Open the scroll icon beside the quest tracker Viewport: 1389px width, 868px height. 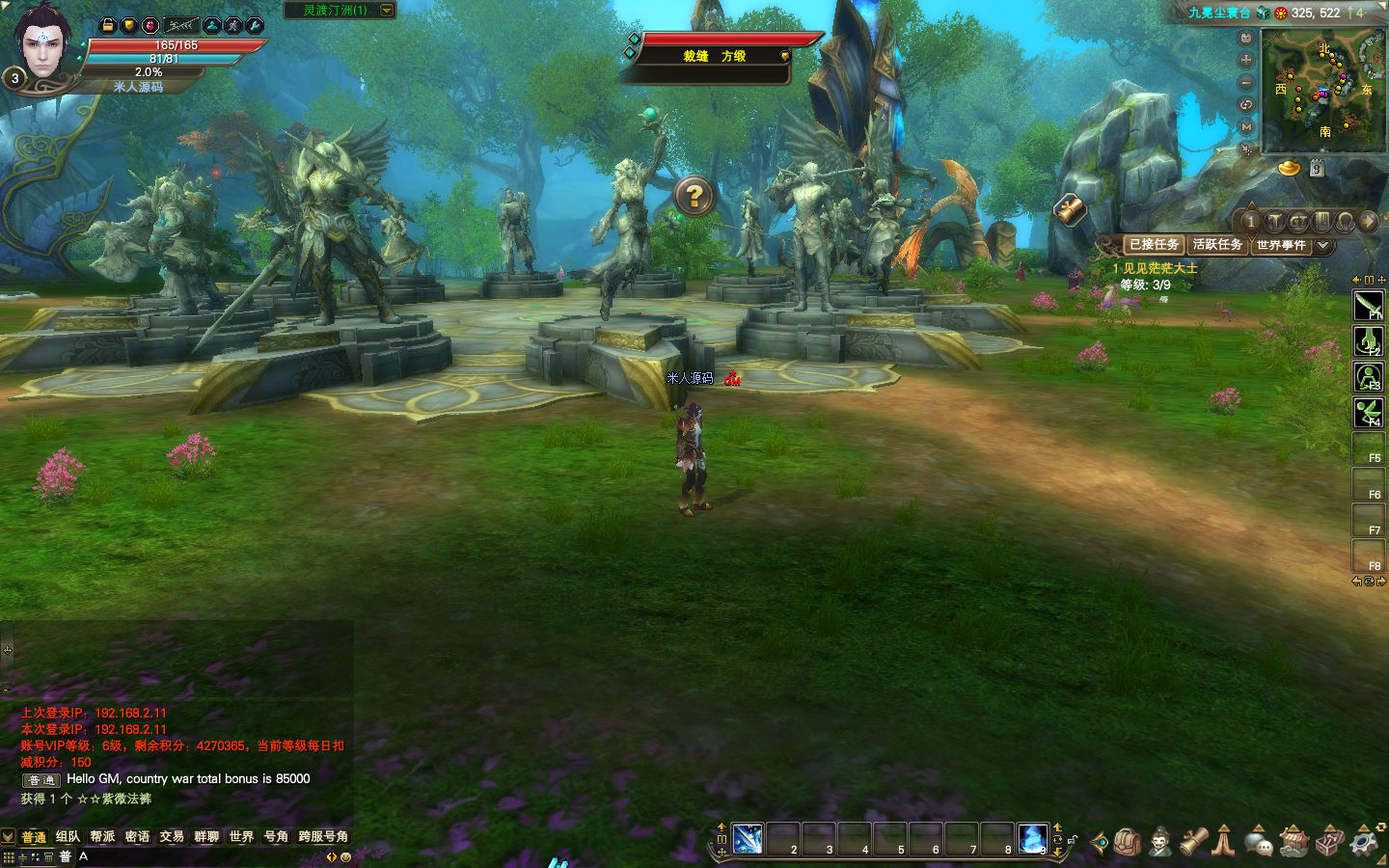(1070, 209)
